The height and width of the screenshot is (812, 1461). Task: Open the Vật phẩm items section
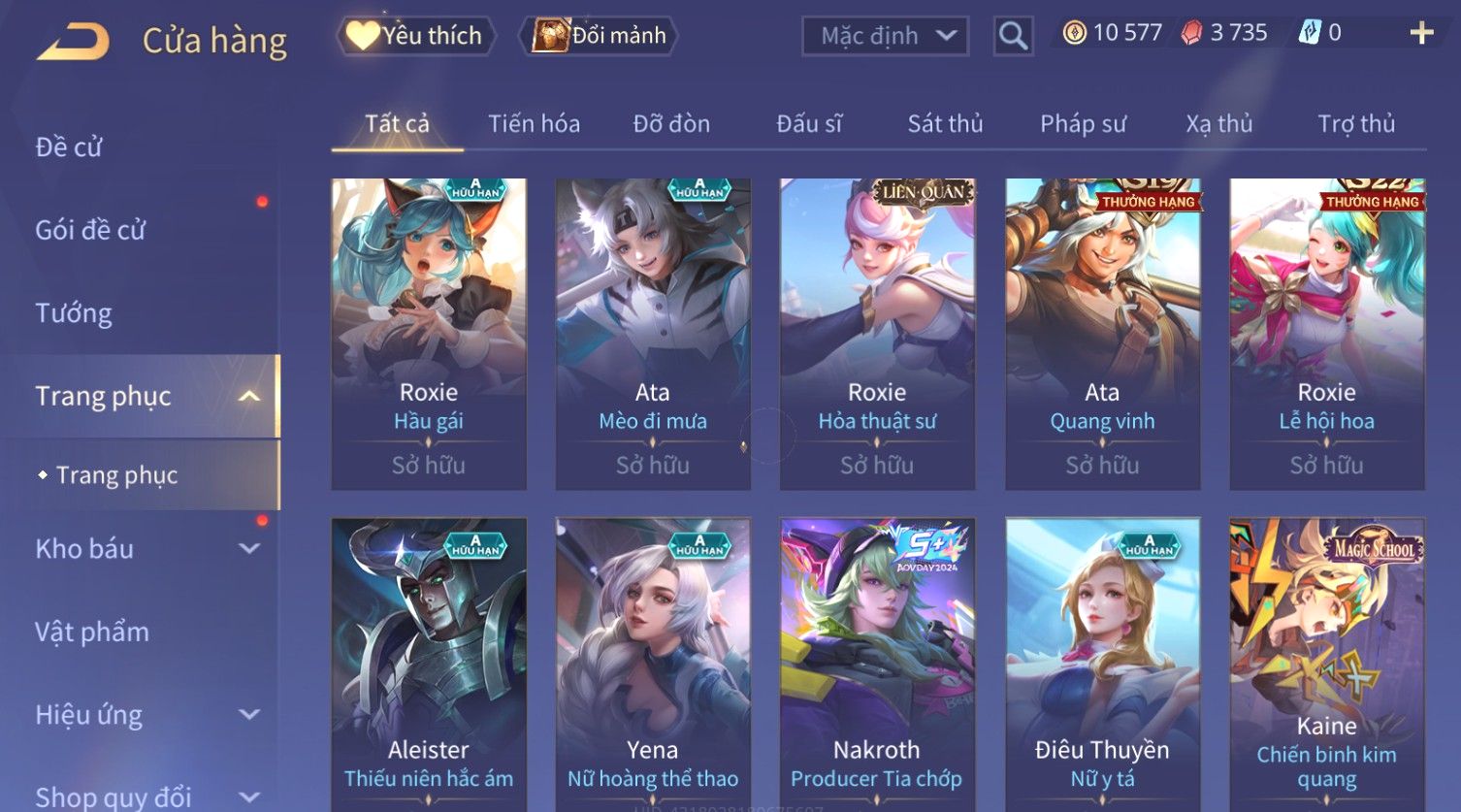click(x=92, y=633)
